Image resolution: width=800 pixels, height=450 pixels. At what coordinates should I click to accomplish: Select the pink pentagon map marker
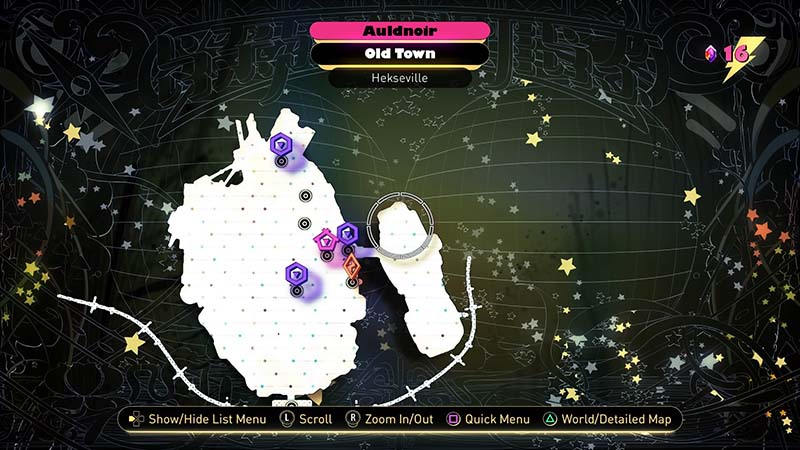(x=325, y=240)
